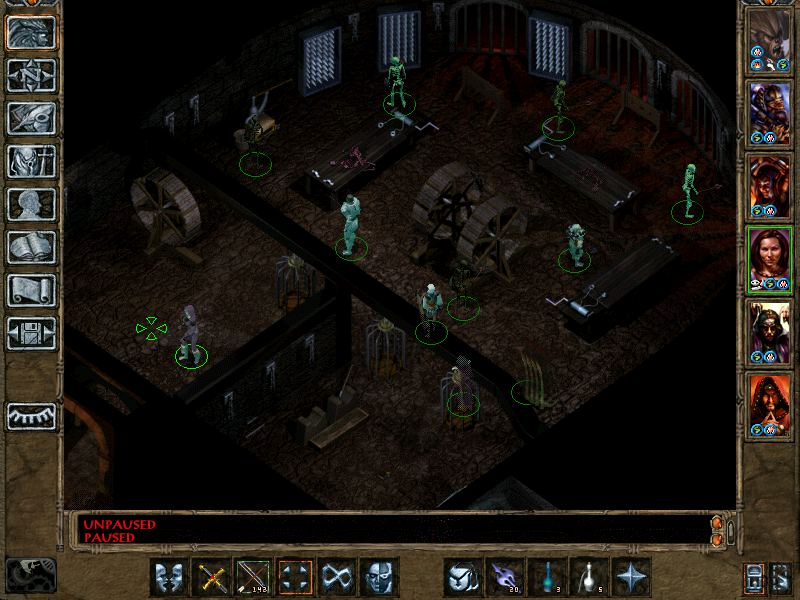Toggle pause via the clock in the corner
The height and width of the screenshot is (600, 800).
point(30,575)
